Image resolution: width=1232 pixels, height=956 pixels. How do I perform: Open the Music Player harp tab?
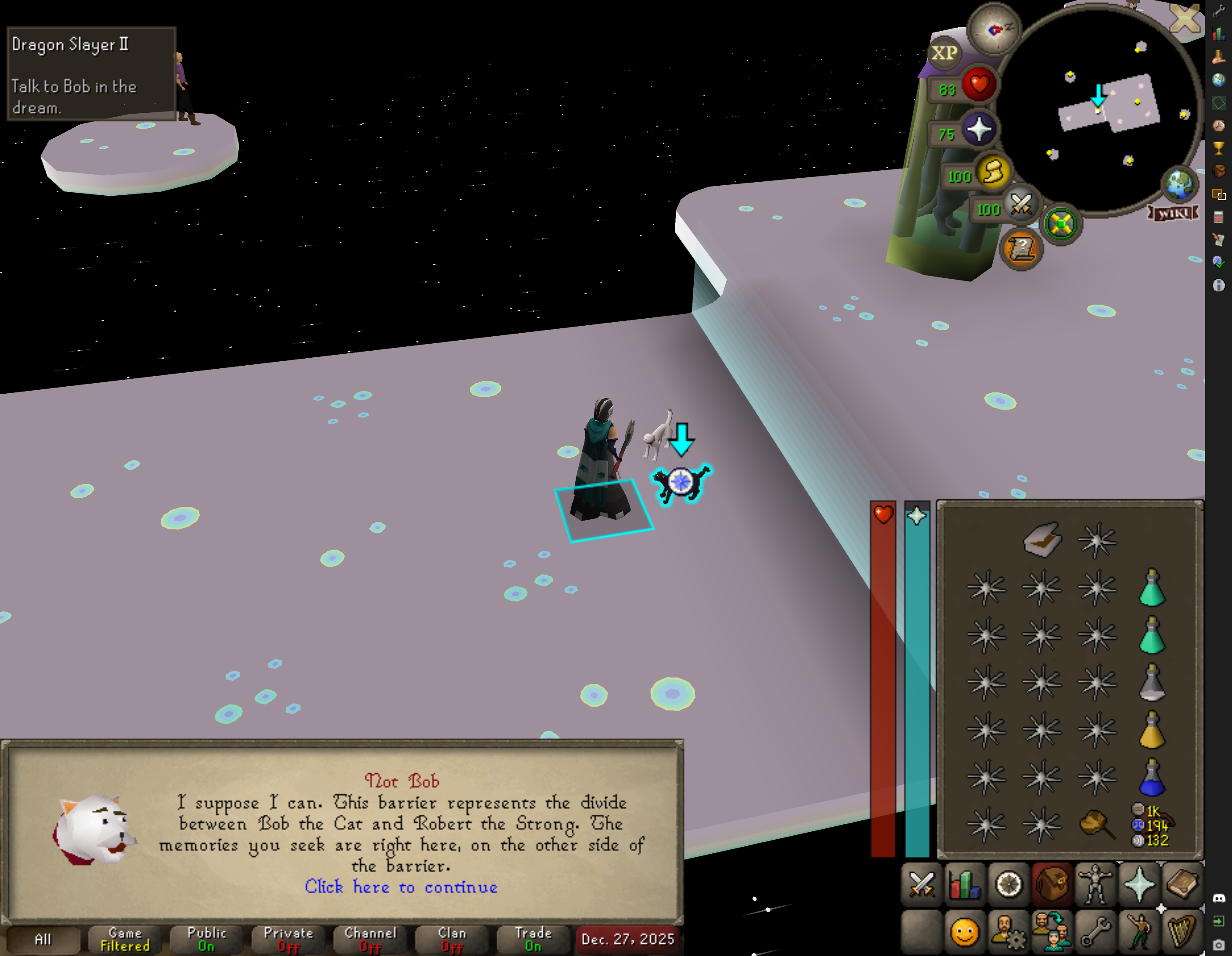[1182, 931]
